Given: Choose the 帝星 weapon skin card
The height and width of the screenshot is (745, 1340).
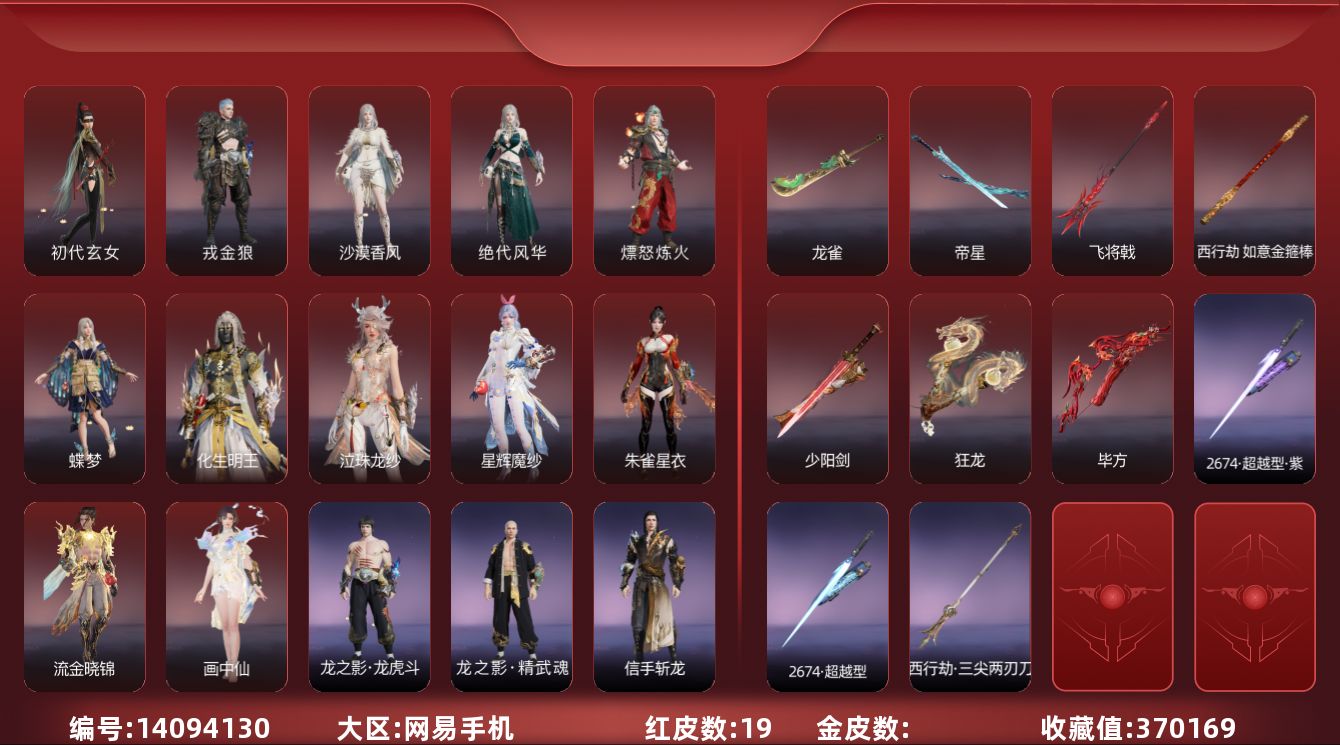Looking at the screenshot, I should (970, 180).
